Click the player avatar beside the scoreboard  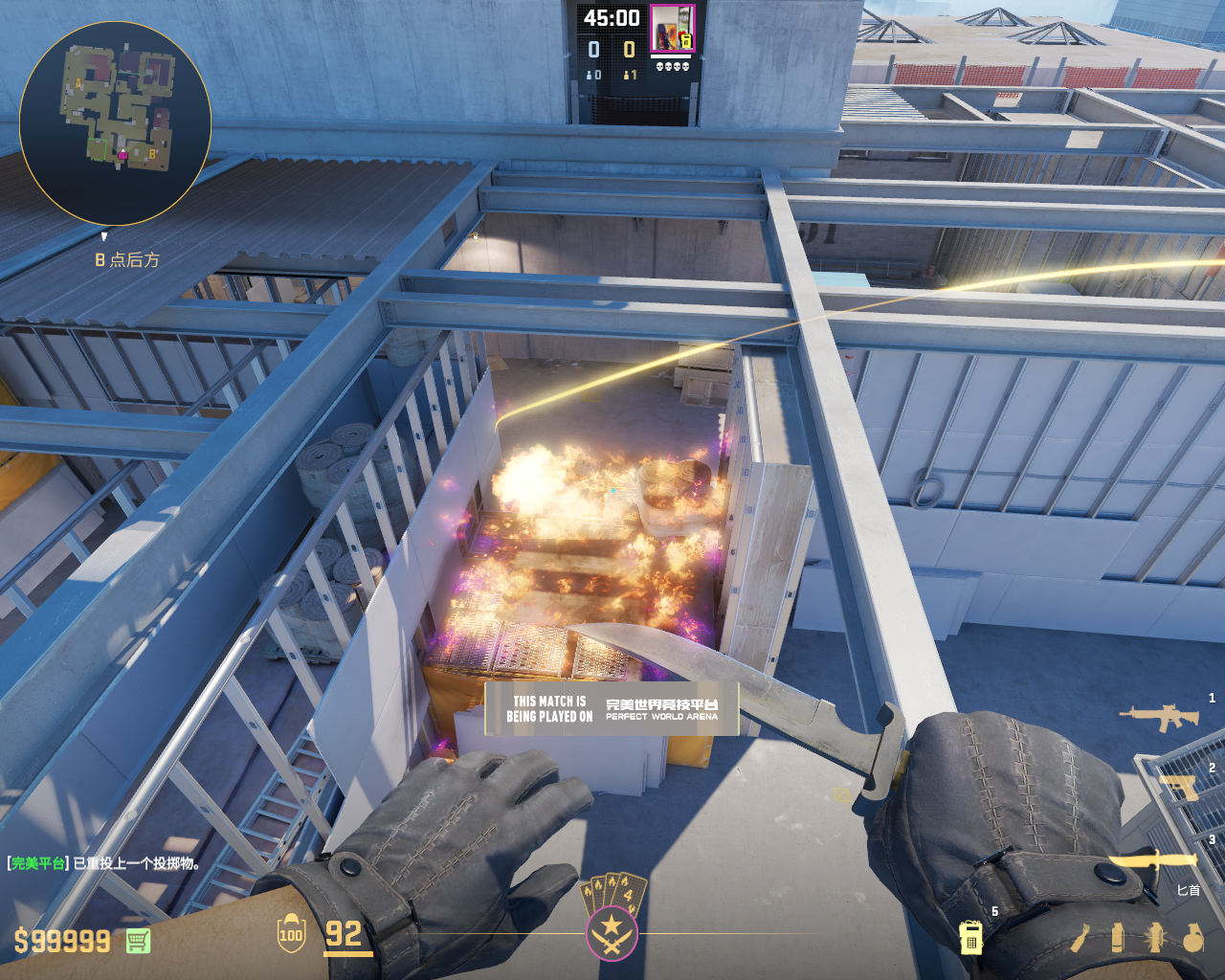coord(673,29)
